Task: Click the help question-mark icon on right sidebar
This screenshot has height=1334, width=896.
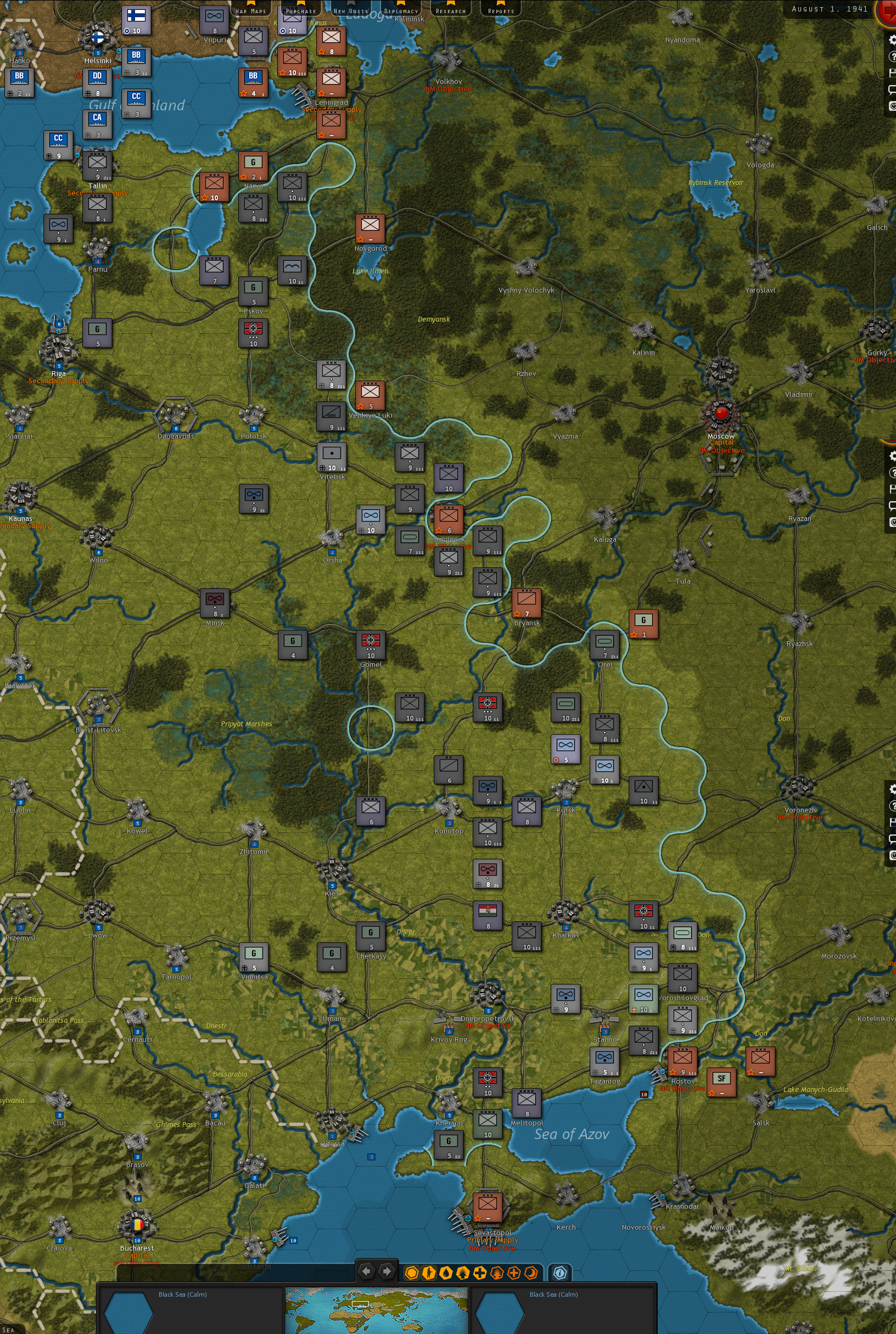Action: click(x=892, y=57)
